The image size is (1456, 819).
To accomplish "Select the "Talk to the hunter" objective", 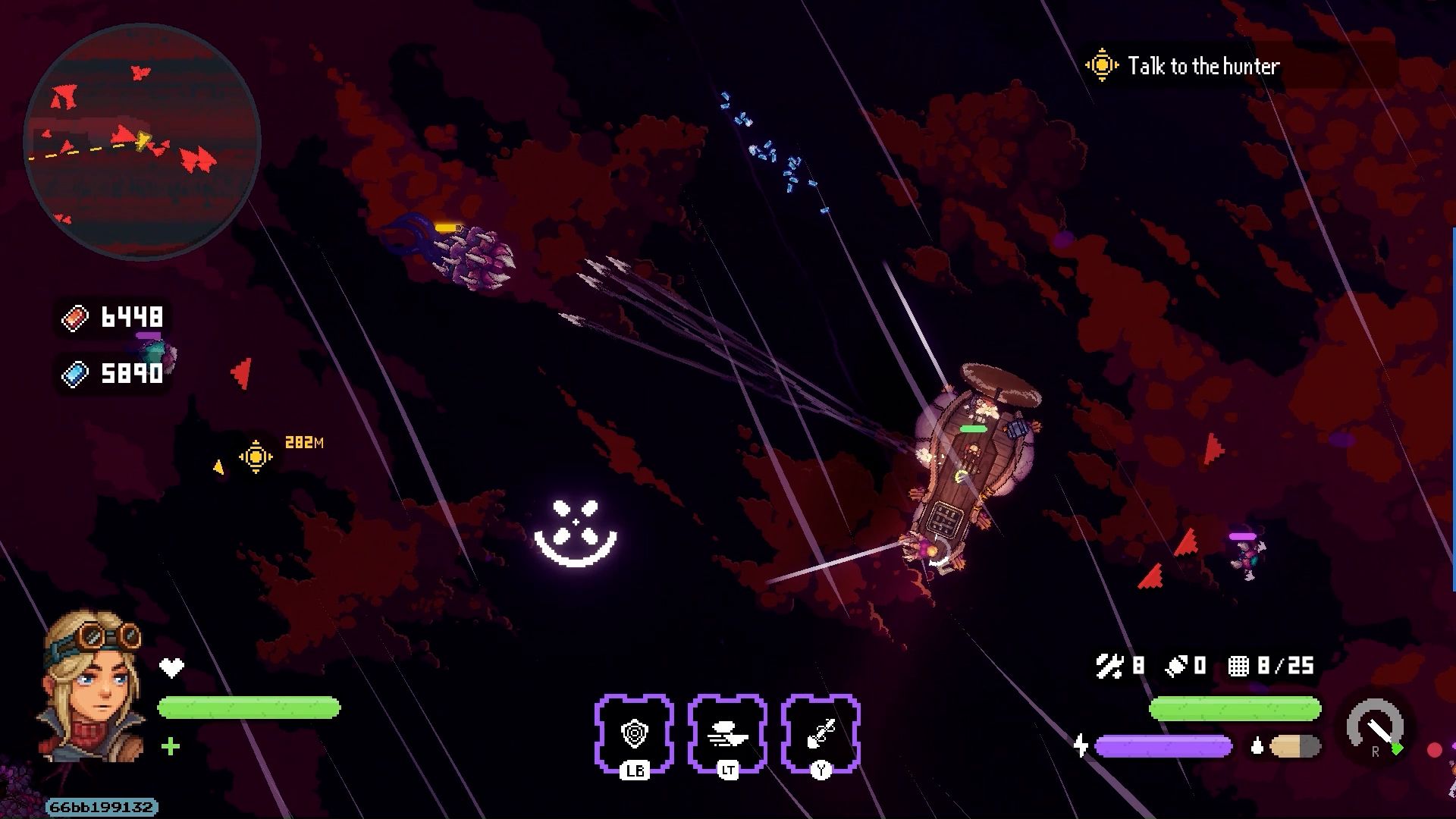I will pos(1203,66).
